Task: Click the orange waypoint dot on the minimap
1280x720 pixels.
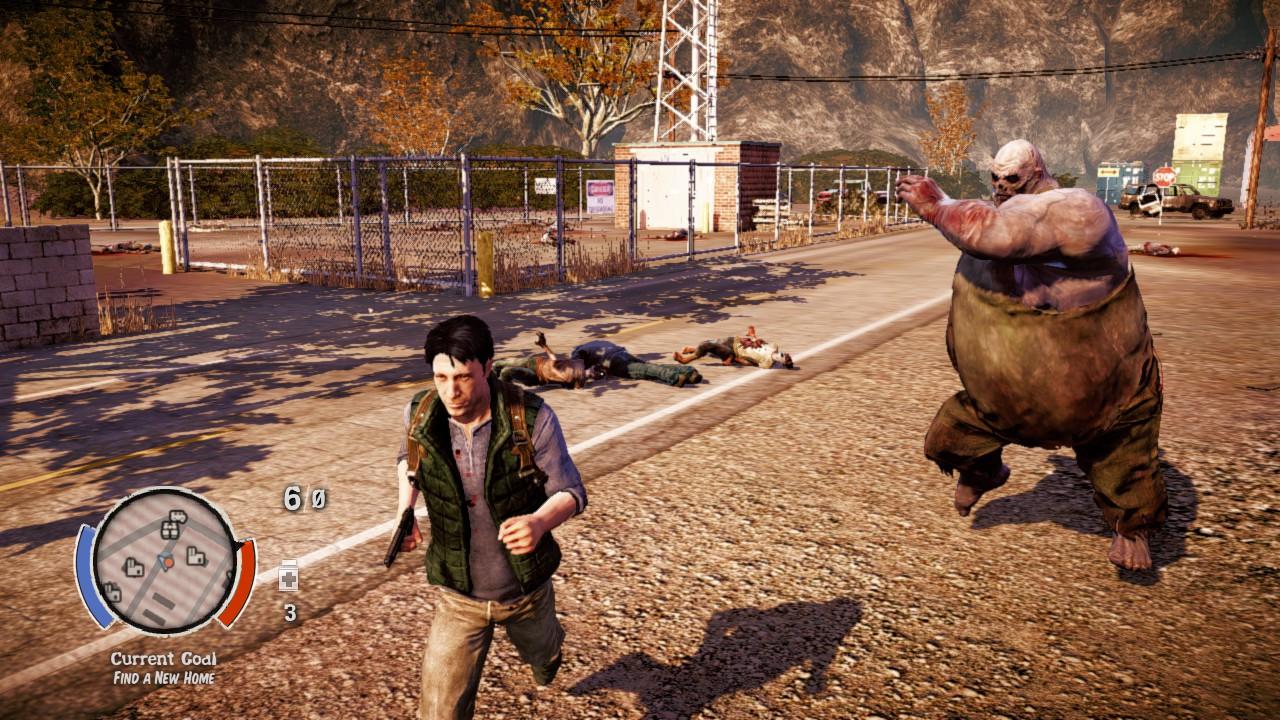Action: (167, 562)
